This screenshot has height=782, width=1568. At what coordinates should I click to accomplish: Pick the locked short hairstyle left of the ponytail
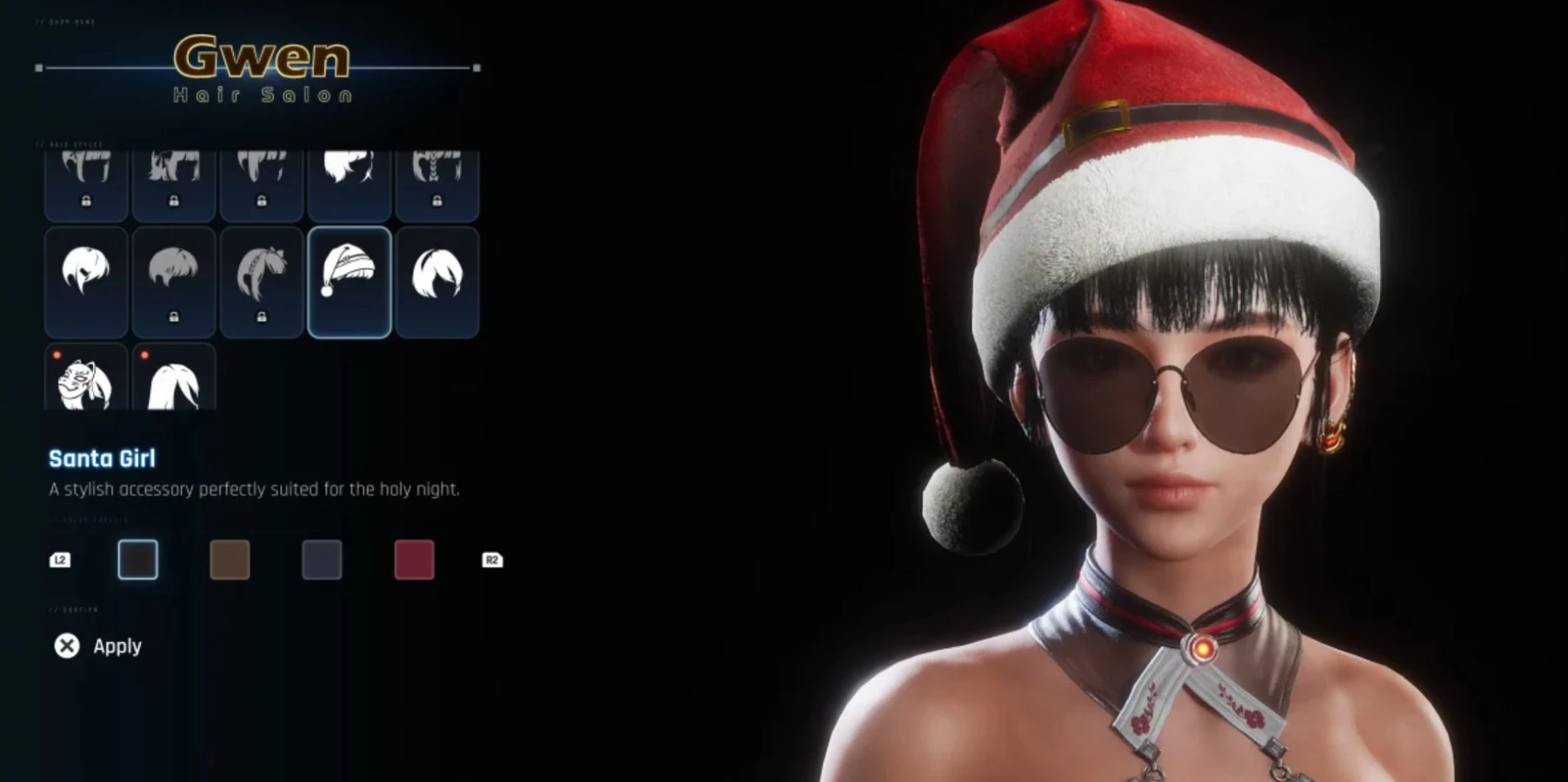174,281
